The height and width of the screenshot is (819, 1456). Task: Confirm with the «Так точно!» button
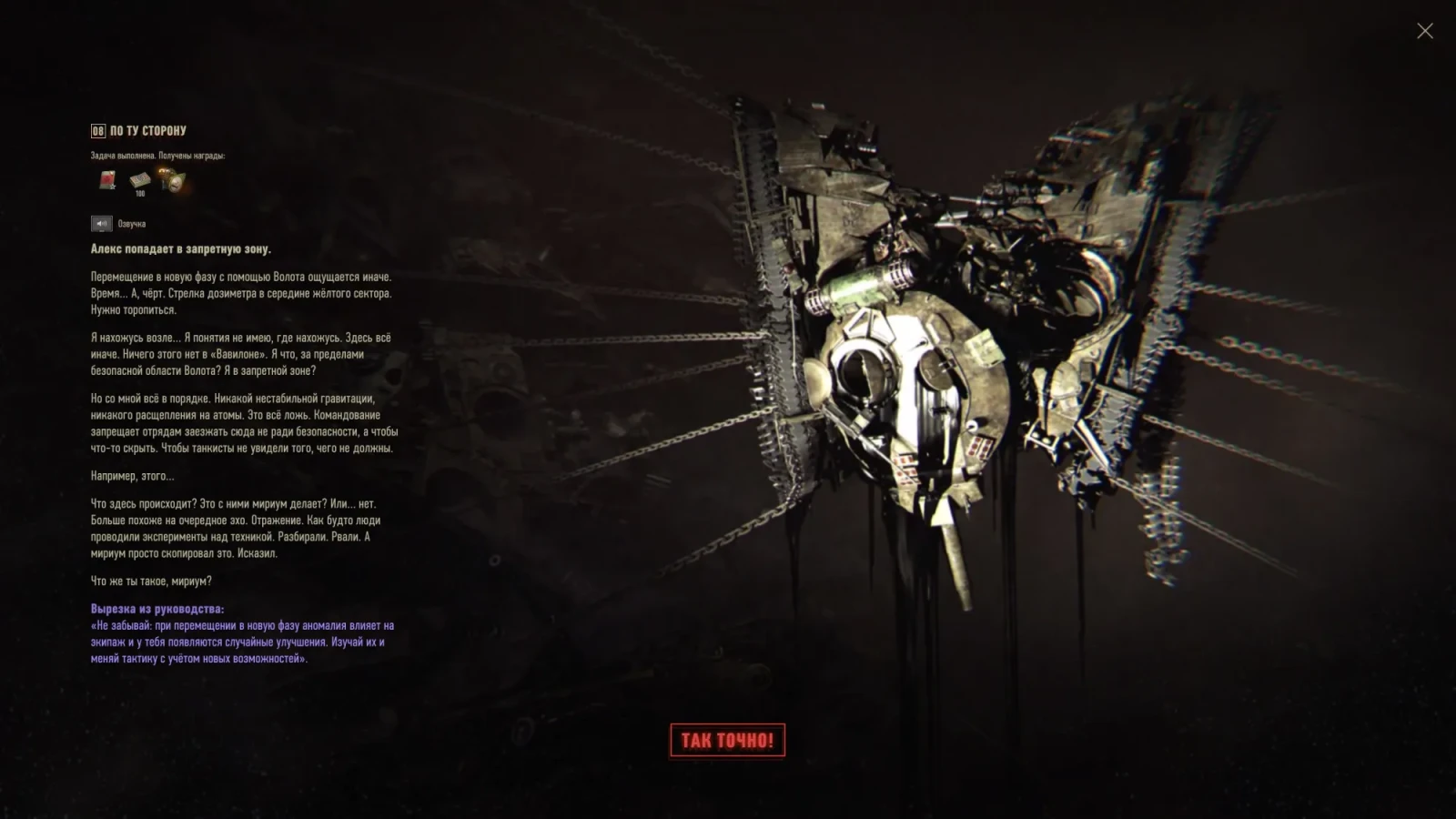point(727,740)
